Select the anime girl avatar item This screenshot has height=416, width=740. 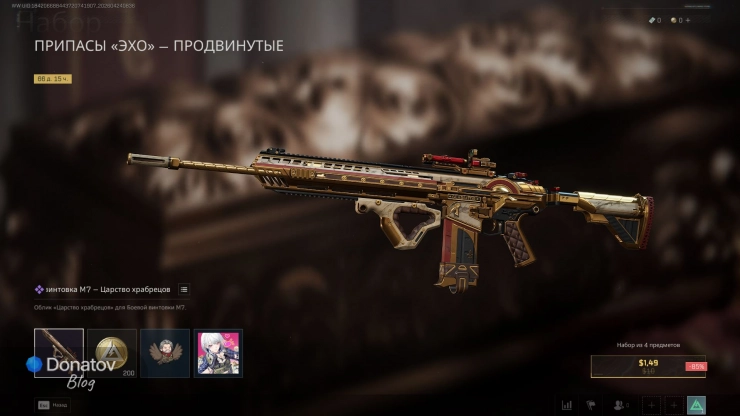coord(218,353)
